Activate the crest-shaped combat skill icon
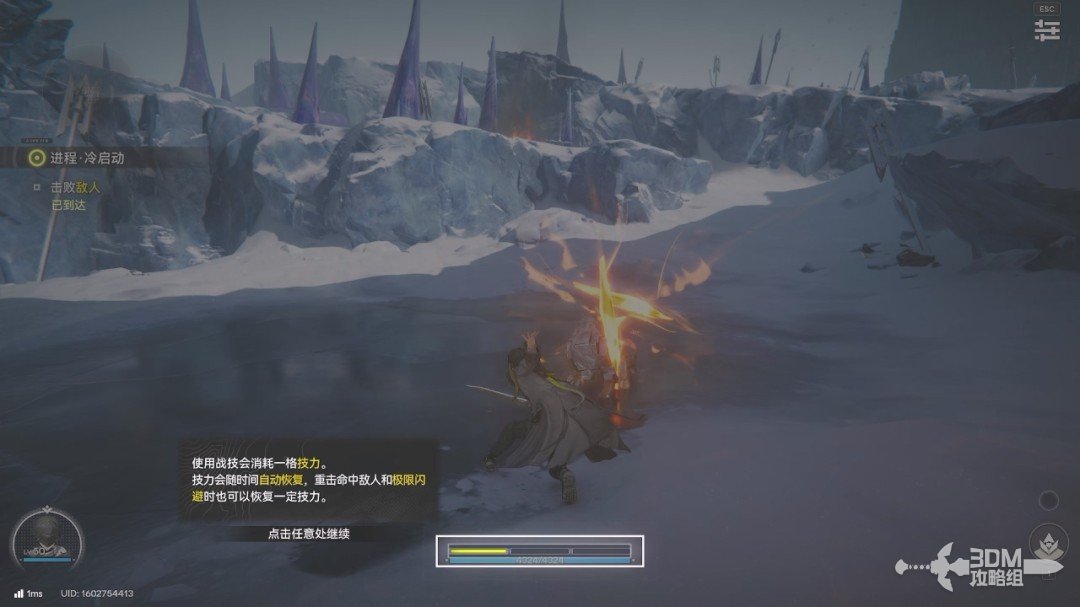The width and height of the screenshot is (1080, 607). coord(1049,543)
